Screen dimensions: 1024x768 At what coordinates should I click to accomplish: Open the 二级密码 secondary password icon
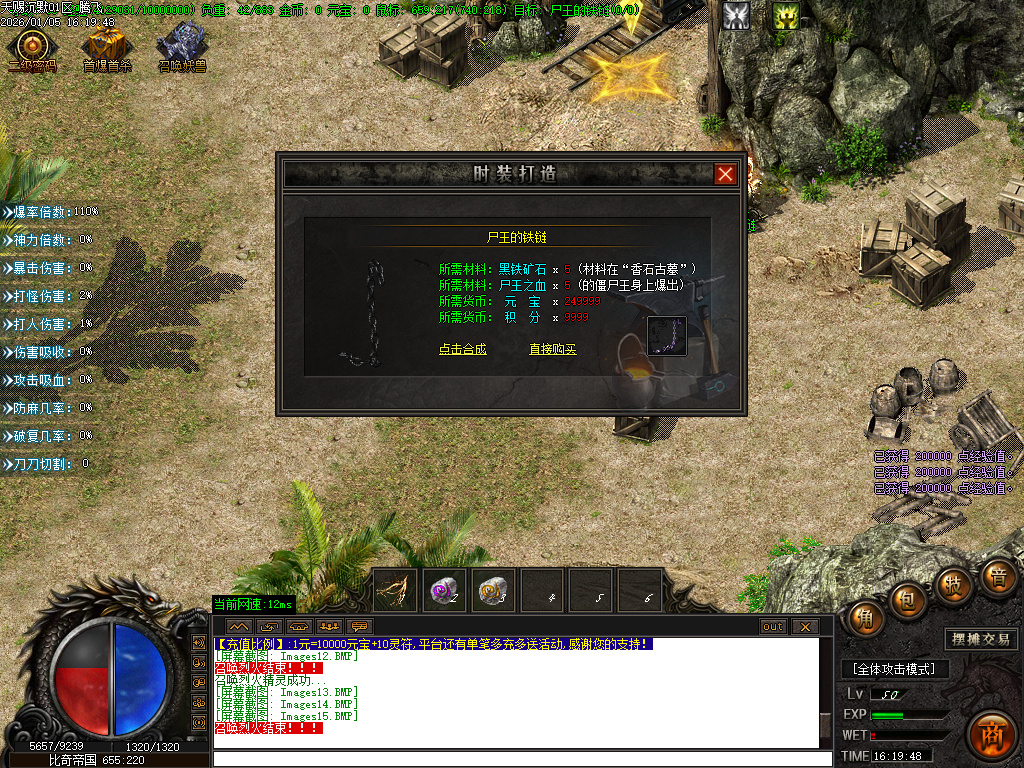pos(32,47)
